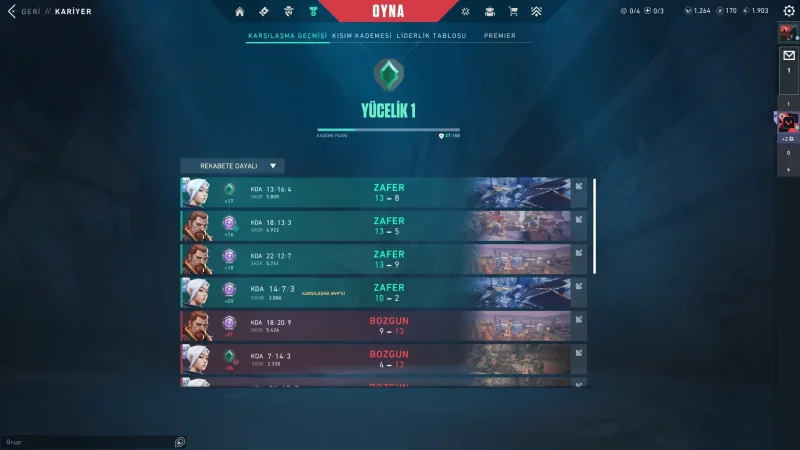This screenshot has width=800, height=450.
Task: Click the player avatar in the social sidebar
Action: click(x=788, y=33)
